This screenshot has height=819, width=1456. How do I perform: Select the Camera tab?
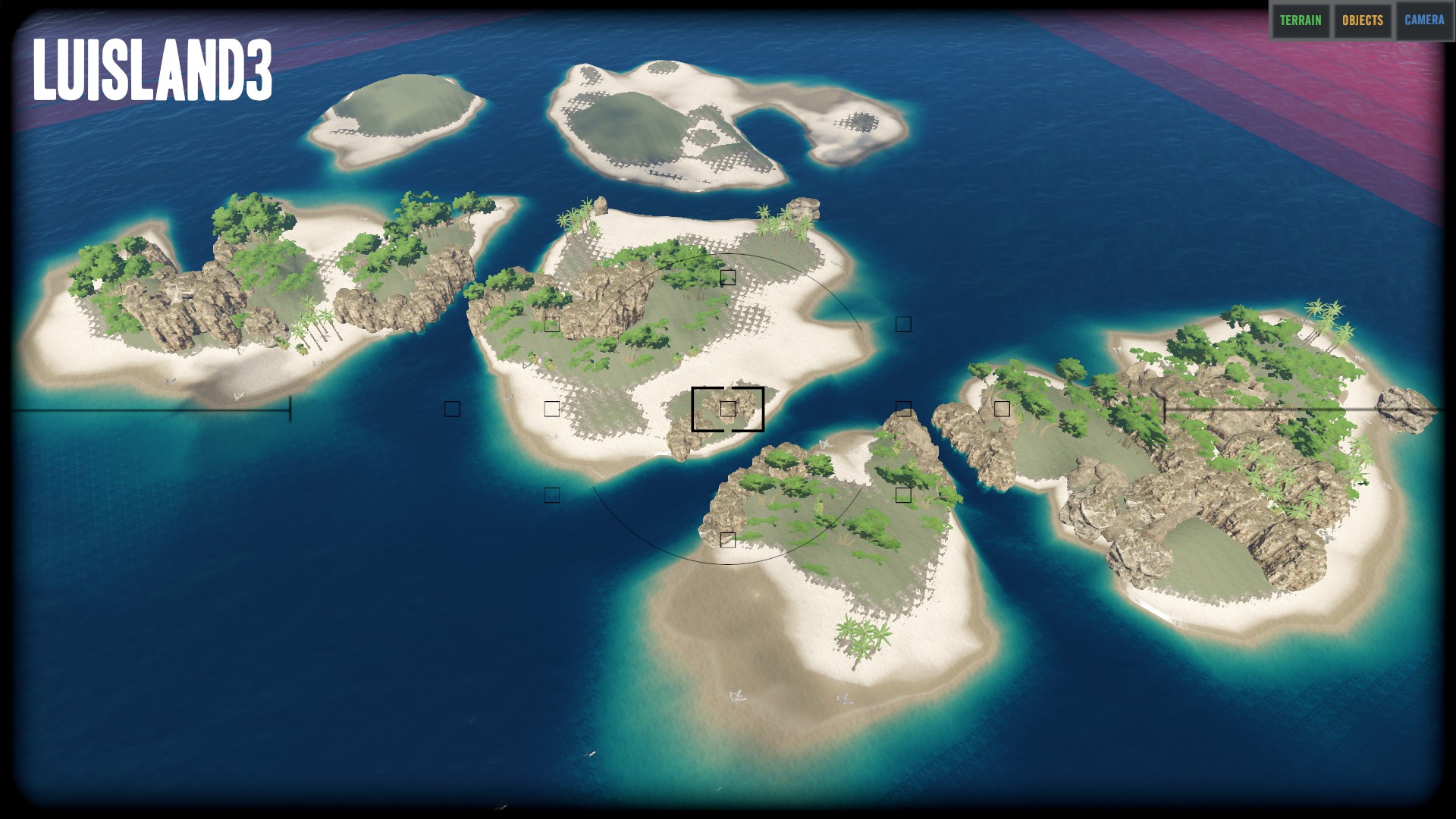tap(1424, 20)
